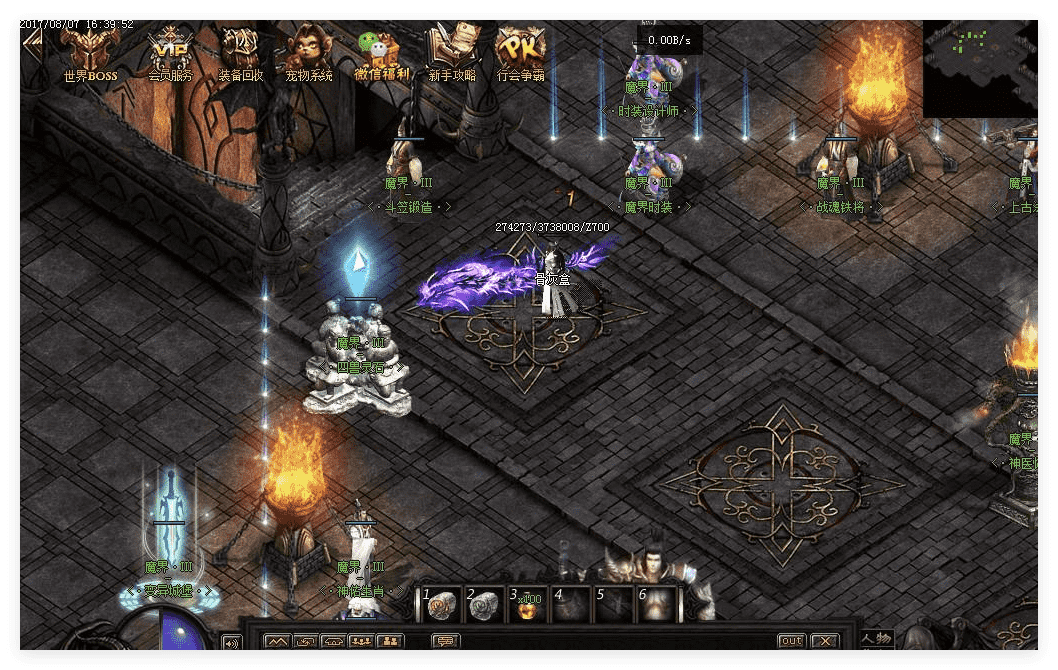Toggle the sound speaker button
Viewport: 1058px width, 670px height.
tap(231, 642)
